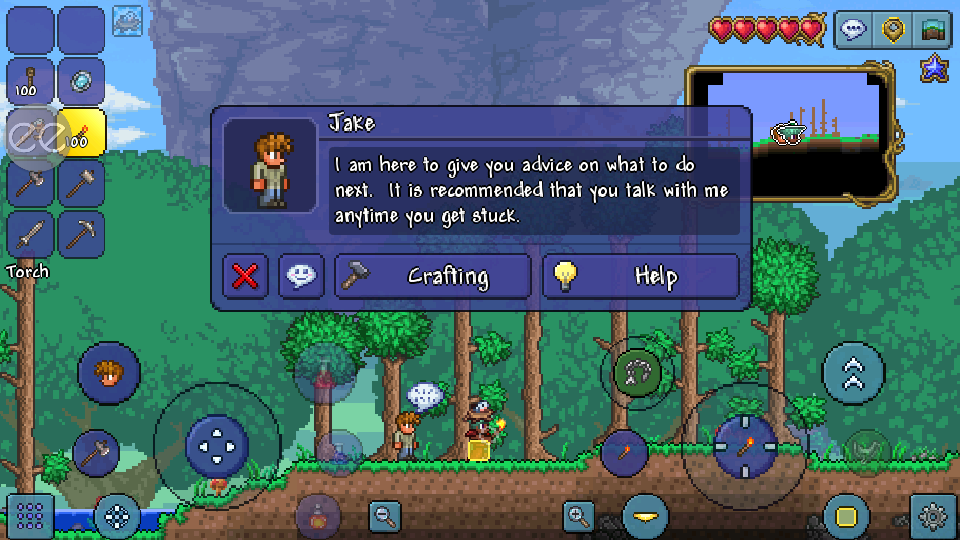Zoom in with the plus magnifier
960x540 pixels.
point(579,516)
